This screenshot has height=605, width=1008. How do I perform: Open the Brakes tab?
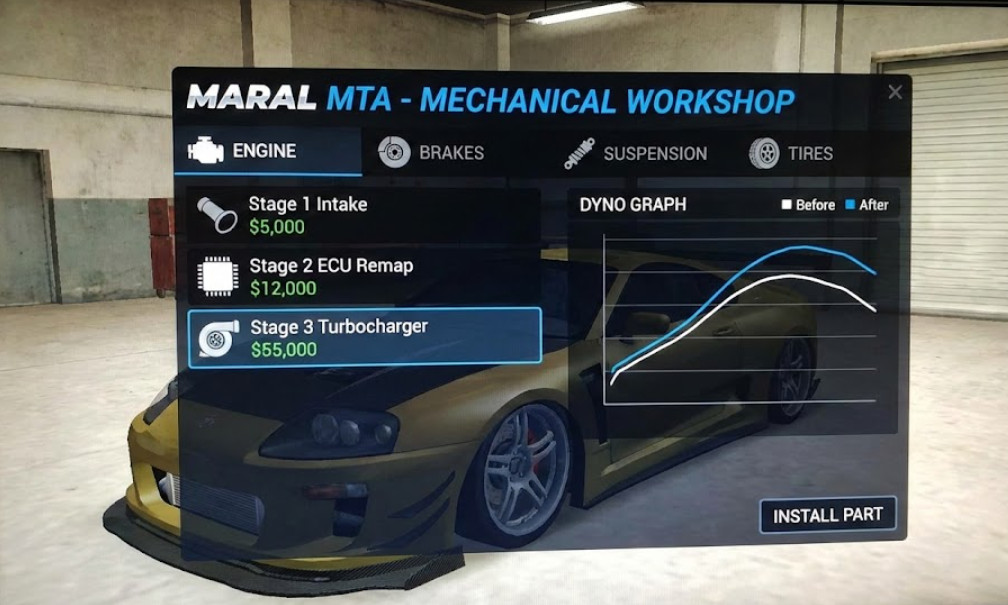431,153
